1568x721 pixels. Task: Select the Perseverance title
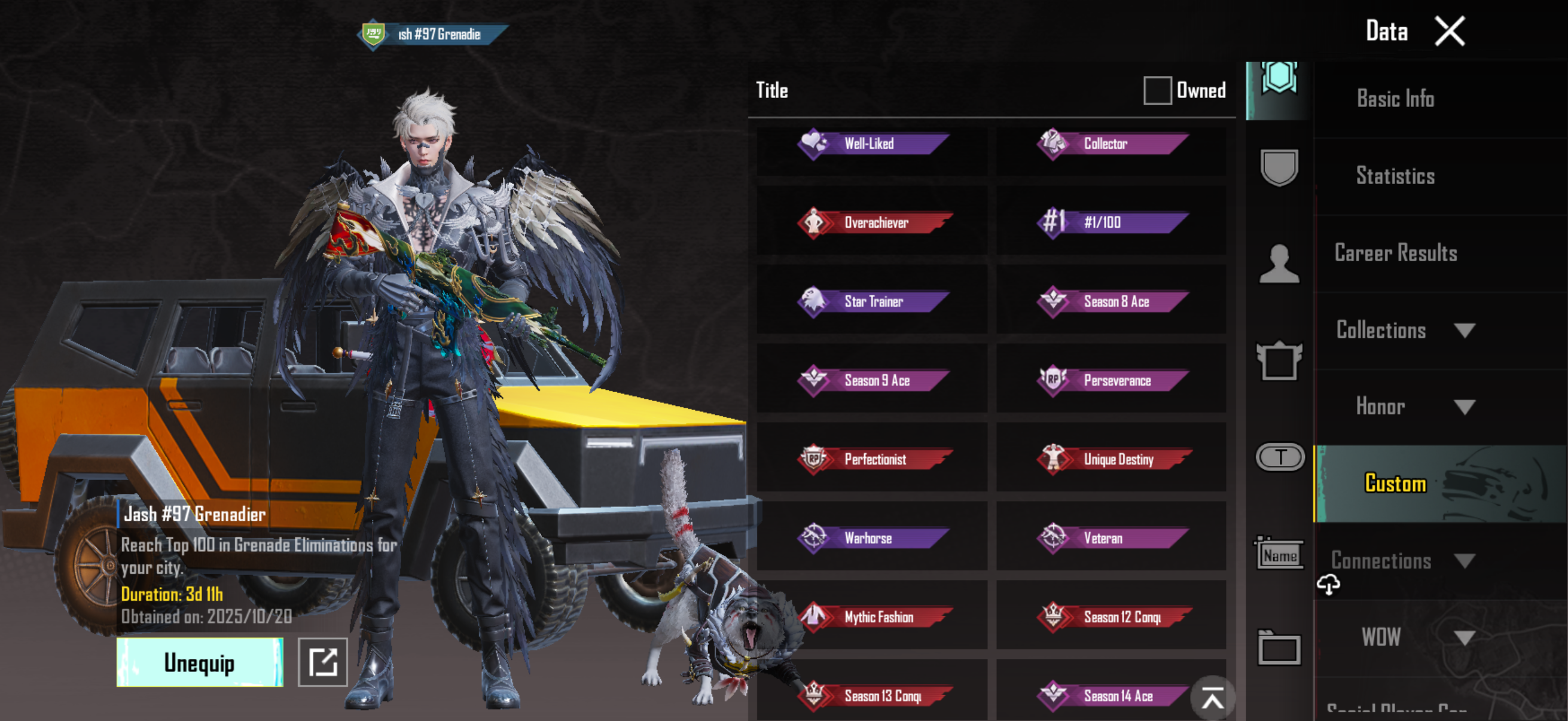tap(1112, 381)
